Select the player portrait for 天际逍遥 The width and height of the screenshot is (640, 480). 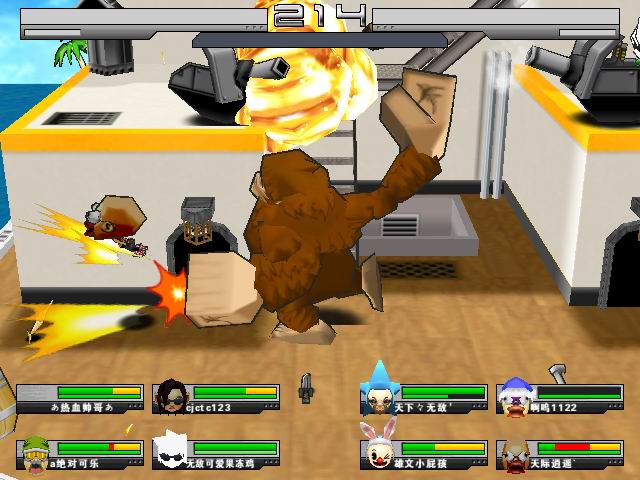point(514,454)
